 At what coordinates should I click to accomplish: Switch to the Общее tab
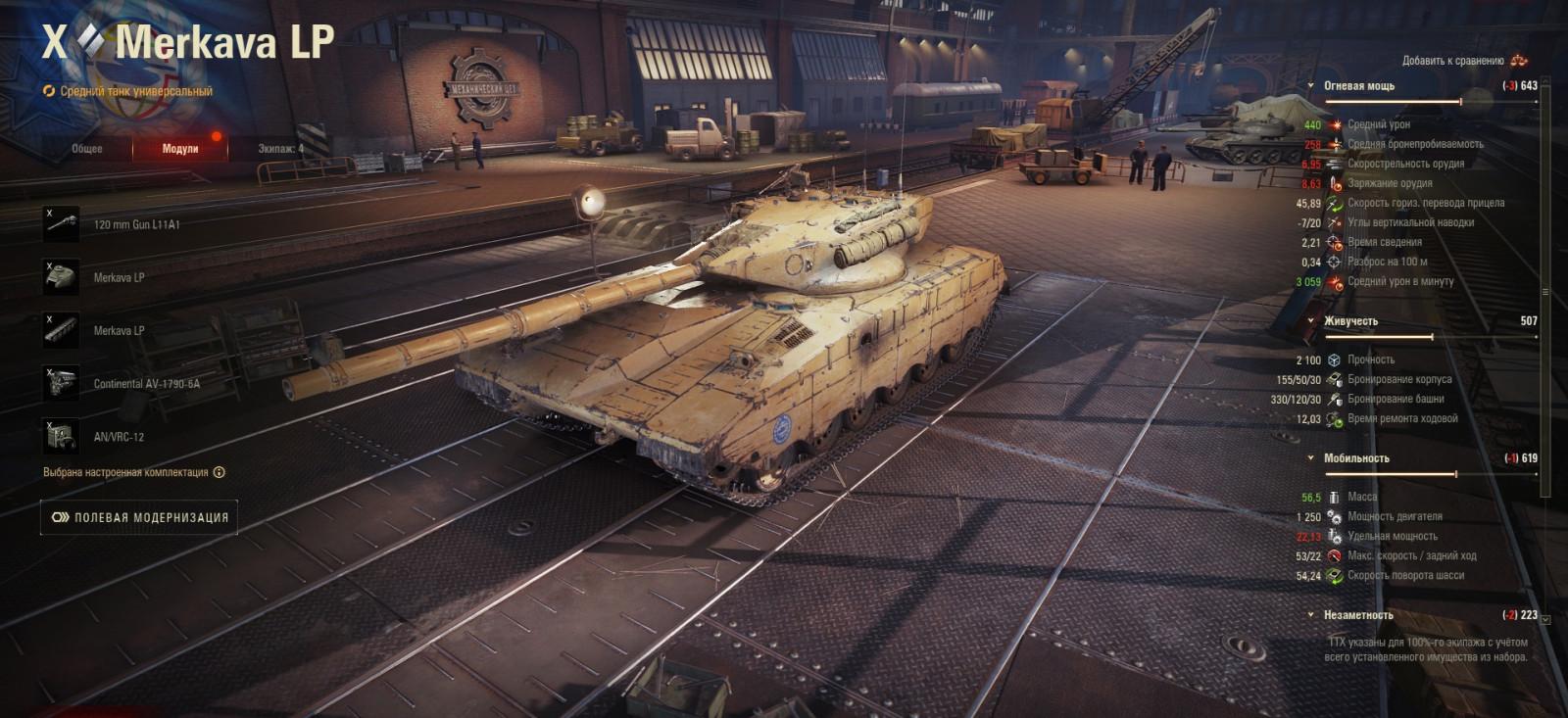(x=86, y=149)
